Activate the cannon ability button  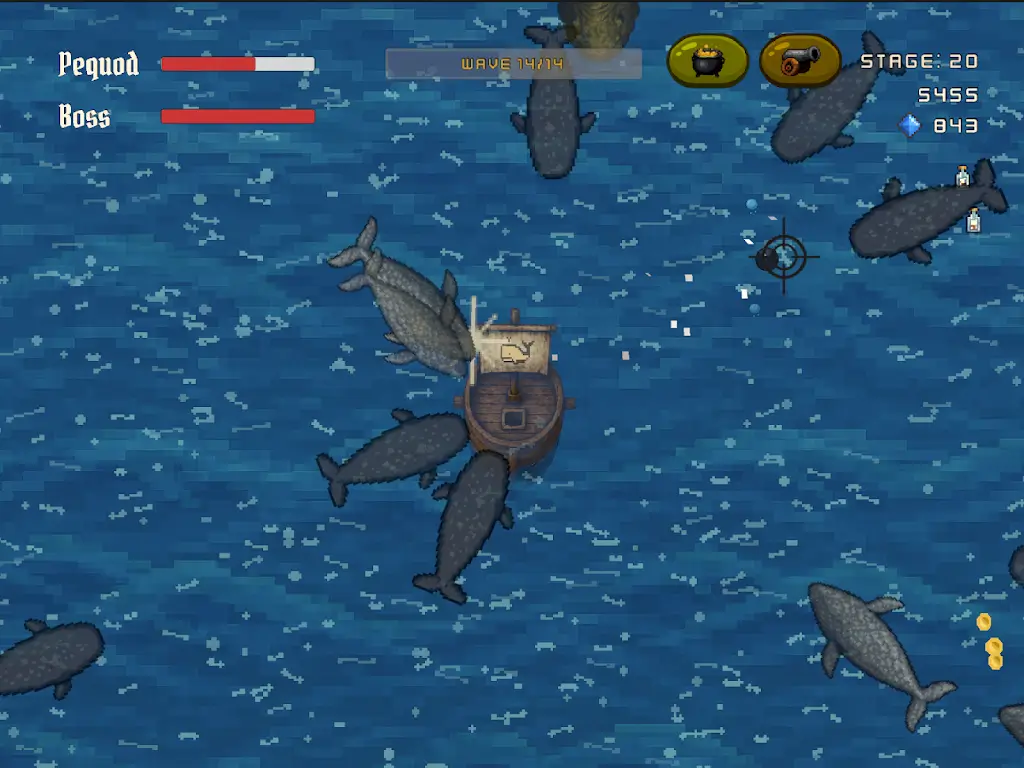(800, 61)
